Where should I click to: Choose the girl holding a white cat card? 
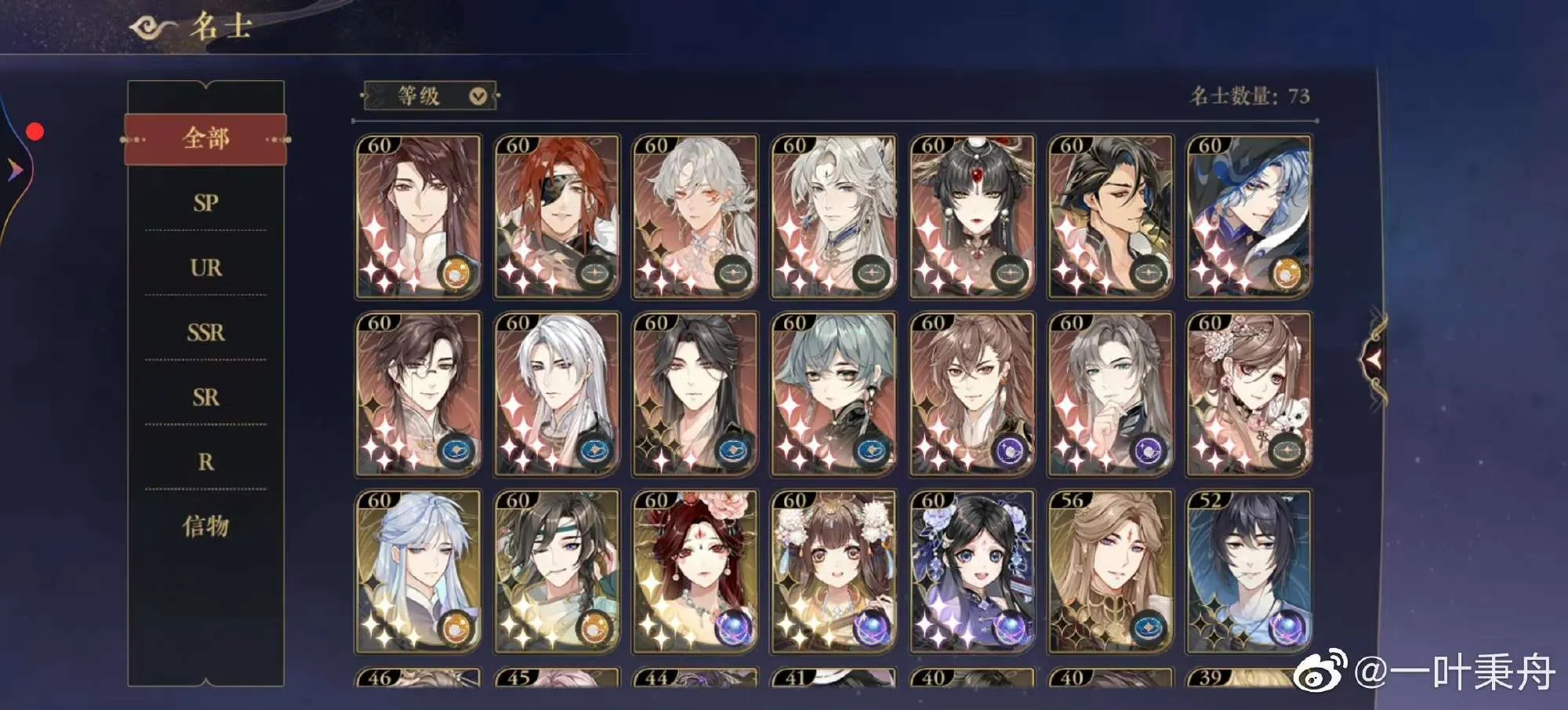(1249, 394)
